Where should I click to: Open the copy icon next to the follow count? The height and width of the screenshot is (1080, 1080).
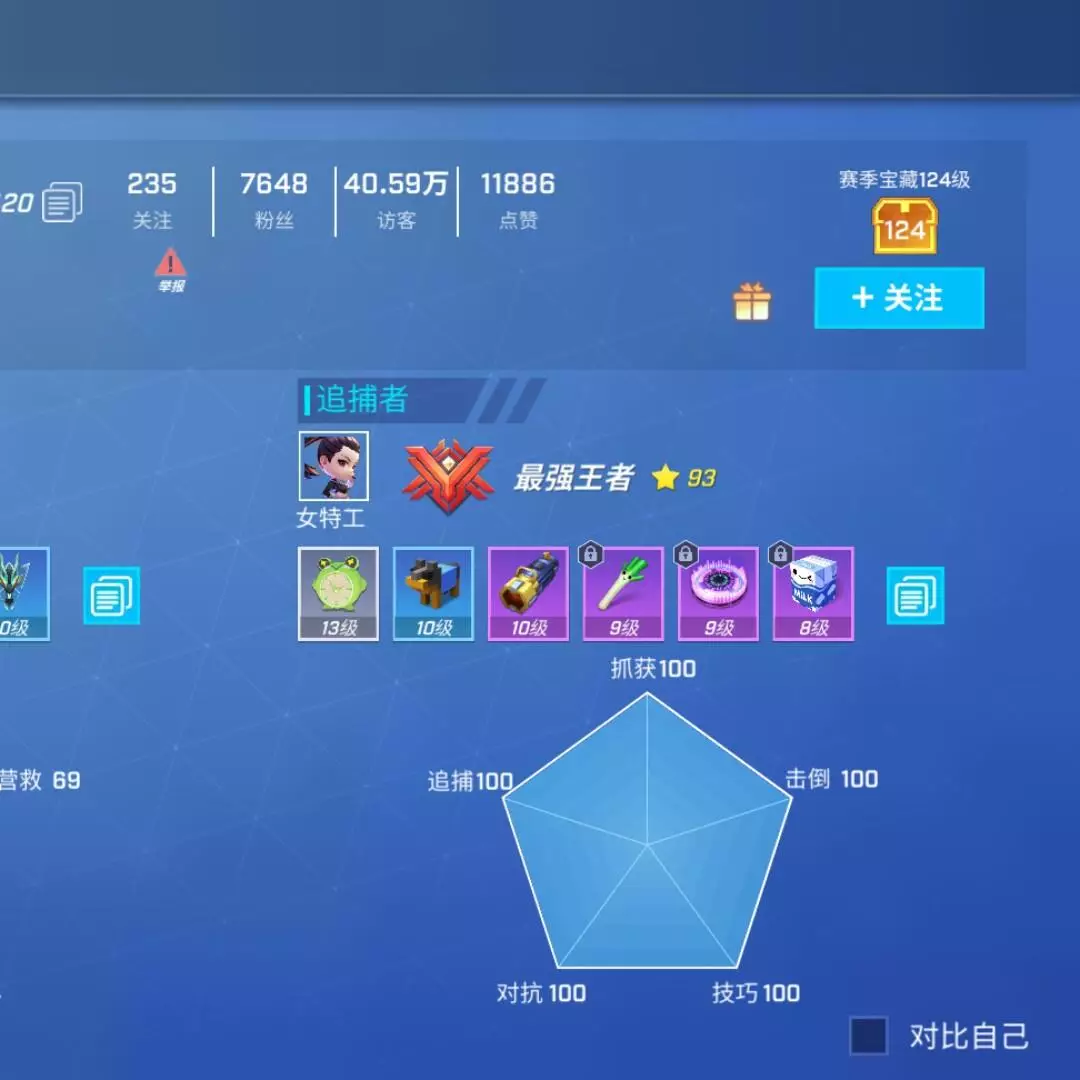62,203
